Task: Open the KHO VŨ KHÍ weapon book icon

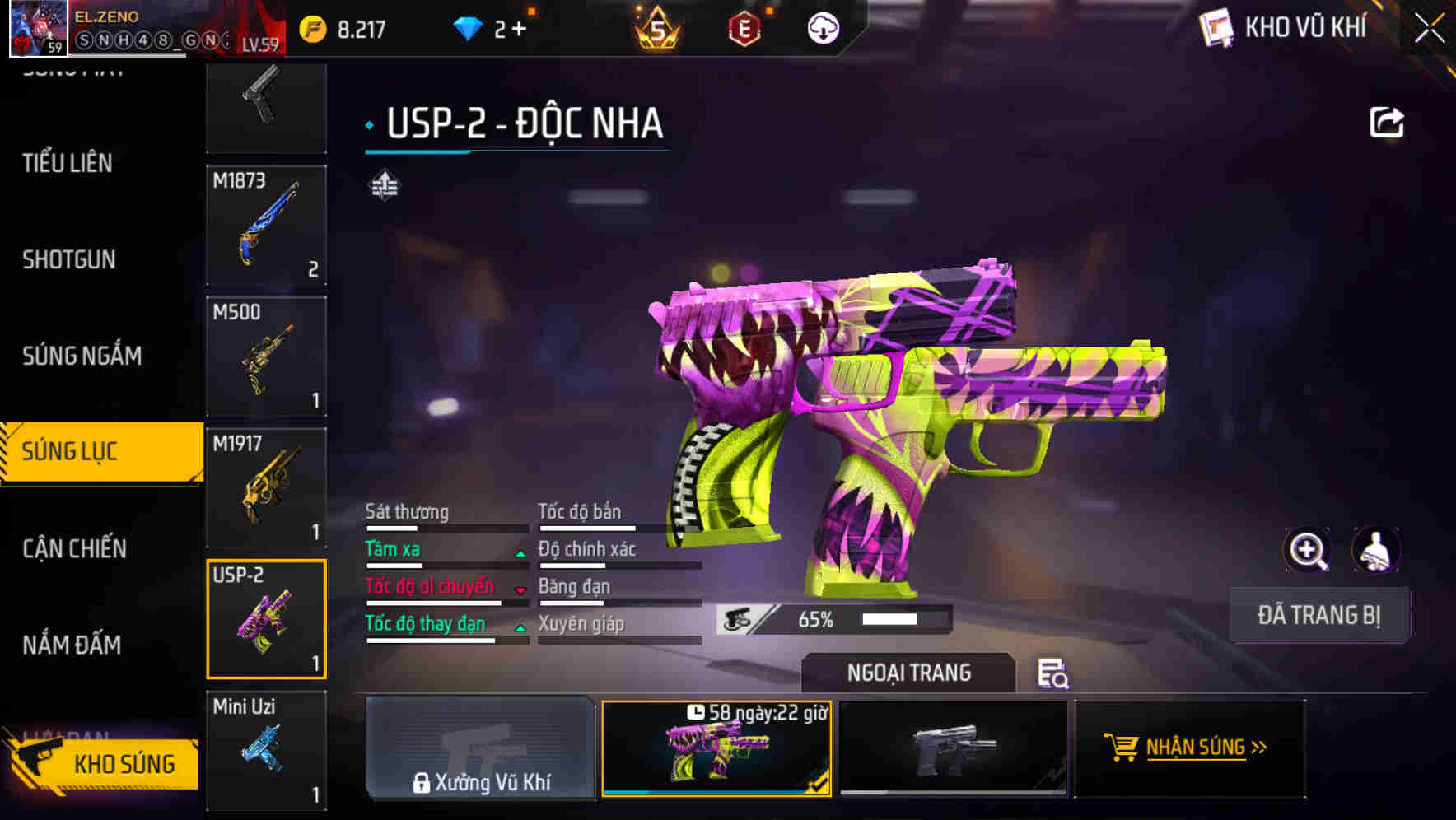Action: [1218, 27]
